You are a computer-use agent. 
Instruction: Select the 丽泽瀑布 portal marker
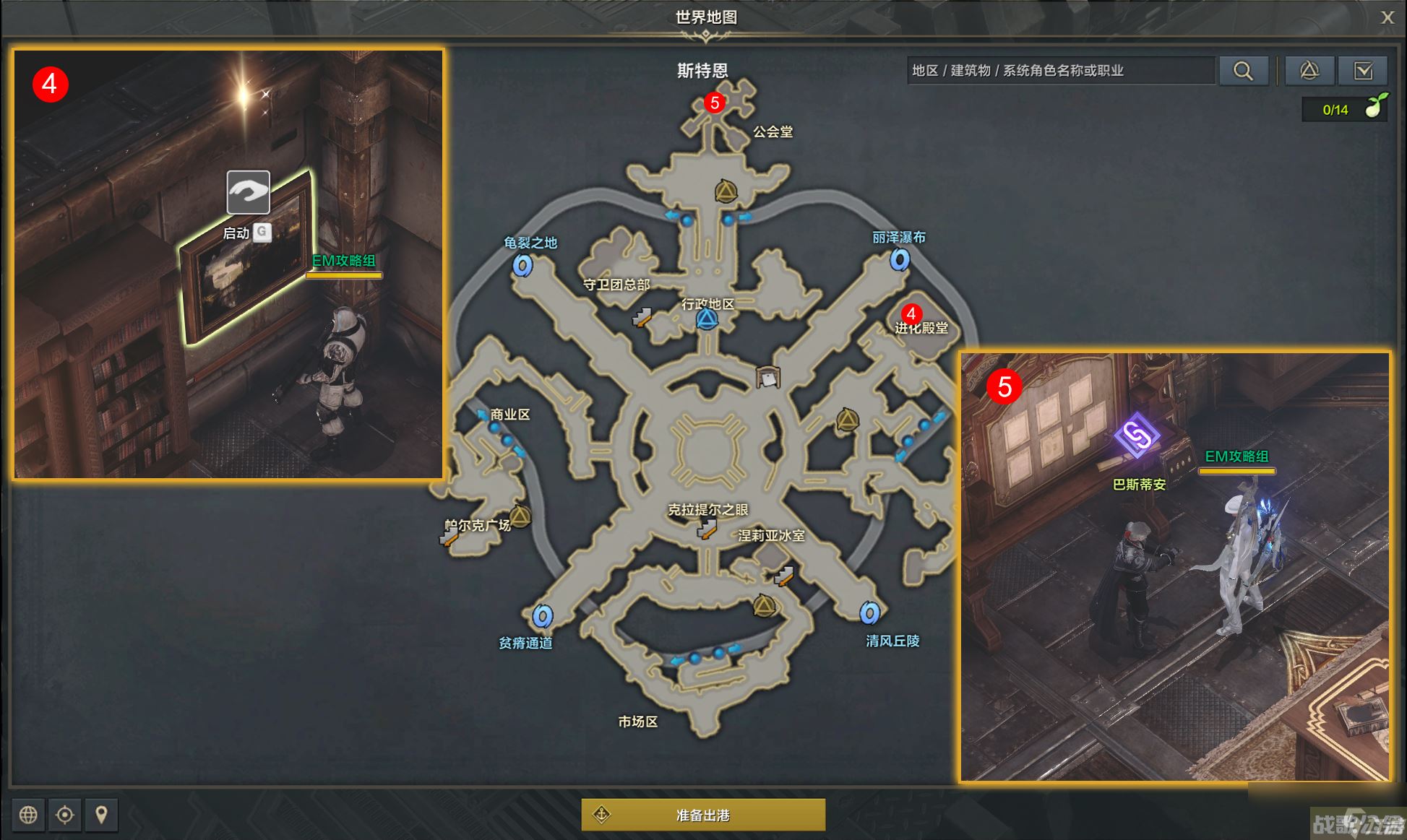click(900, 259)
